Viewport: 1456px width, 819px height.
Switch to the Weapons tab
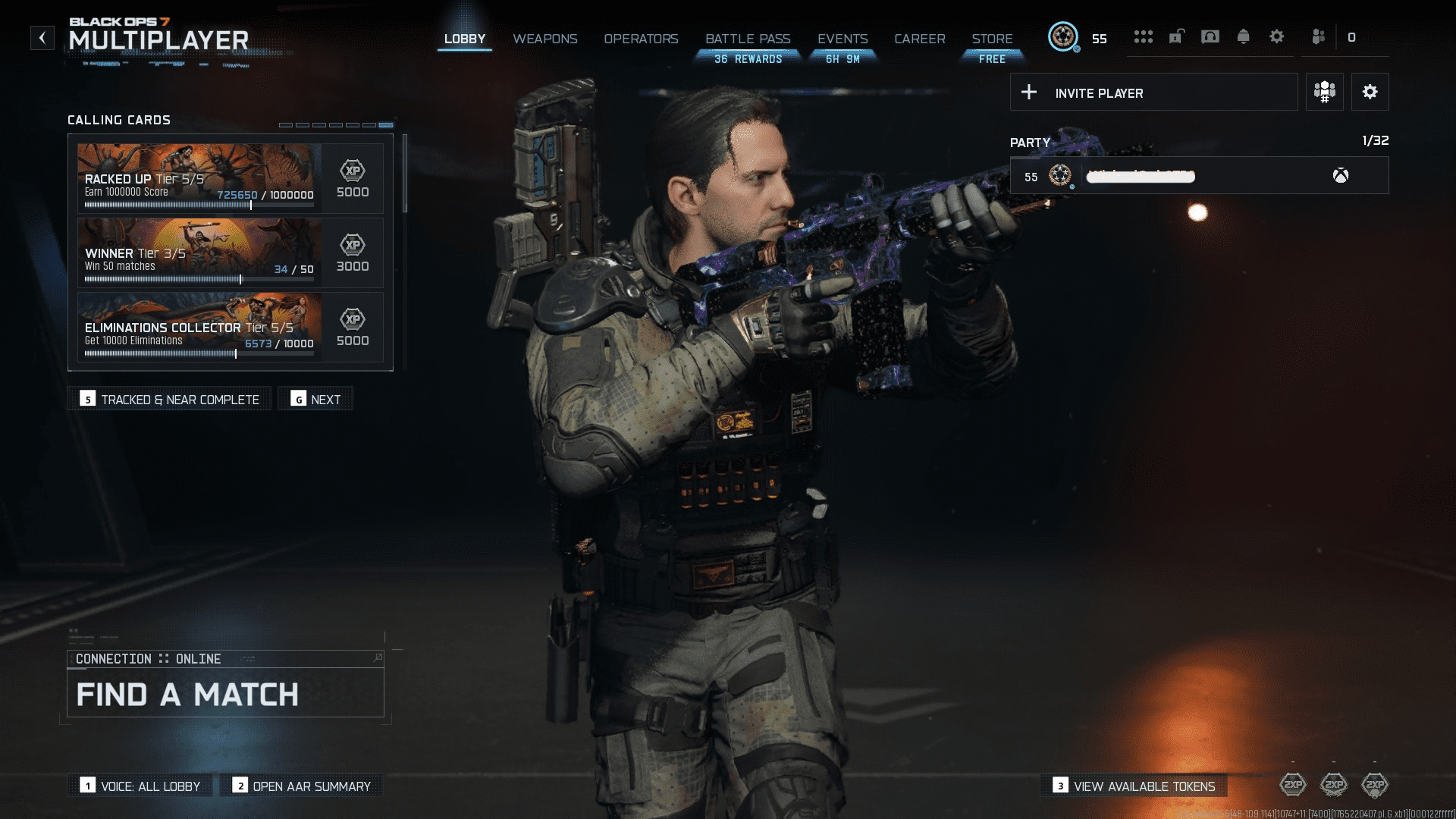pyautogui.click(x=544, y=39)
